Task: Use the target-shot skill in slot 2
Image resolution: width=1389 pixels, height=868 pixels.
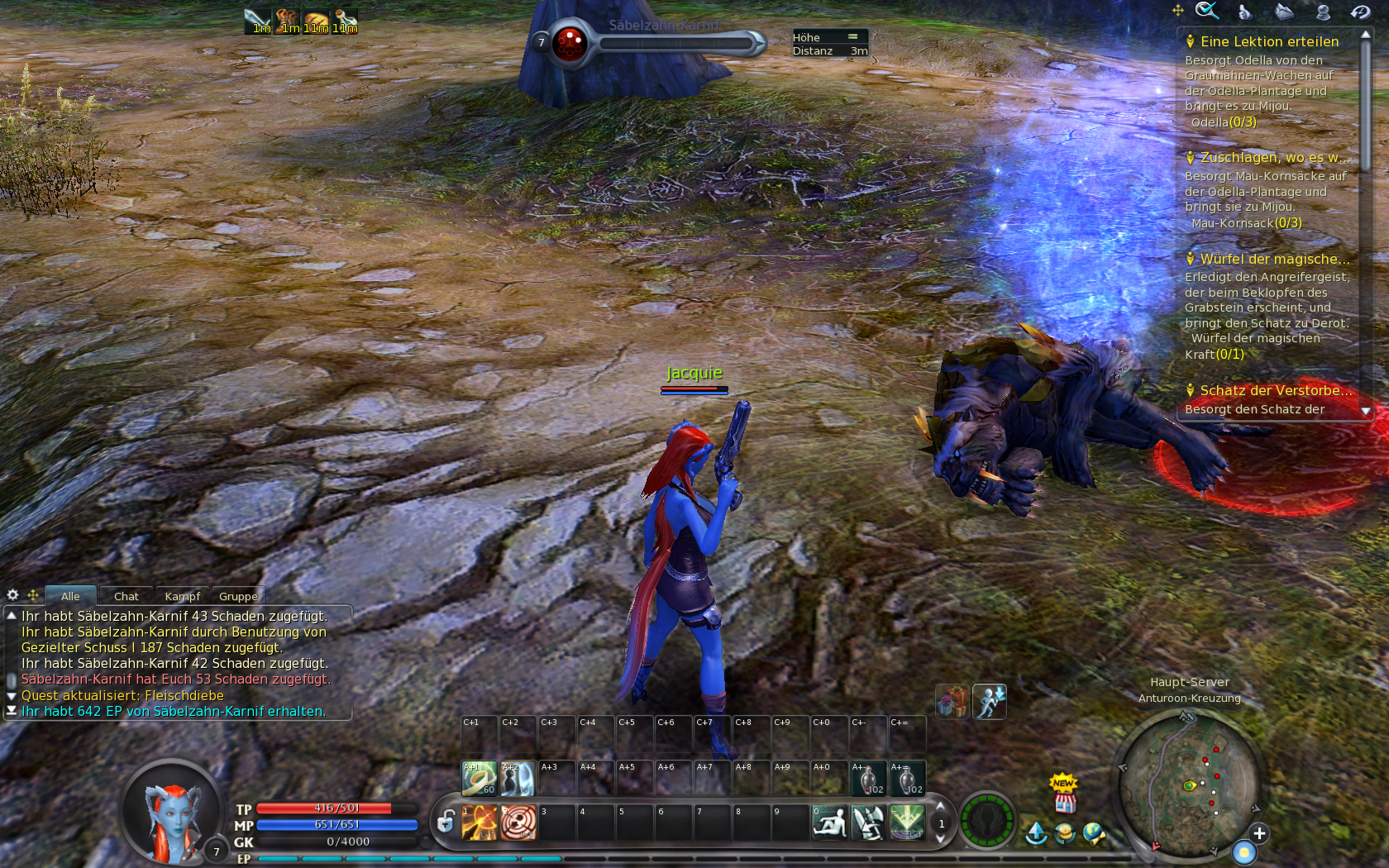Action: click(518, 823)
